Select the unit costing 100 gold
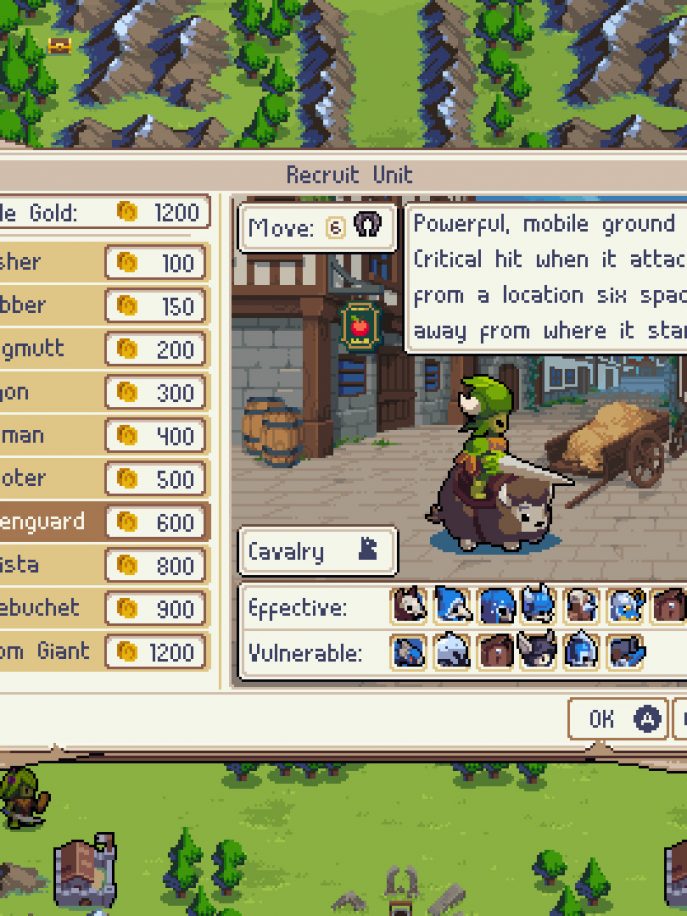This screenshot has height=916, width=687. 100,263
